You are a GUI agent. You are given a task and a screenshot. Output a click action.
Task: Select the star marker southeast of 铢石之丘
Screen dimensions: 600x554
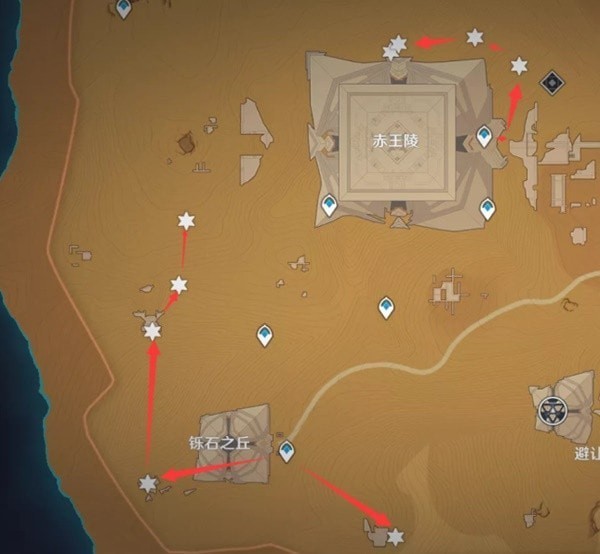pos(396,537)
